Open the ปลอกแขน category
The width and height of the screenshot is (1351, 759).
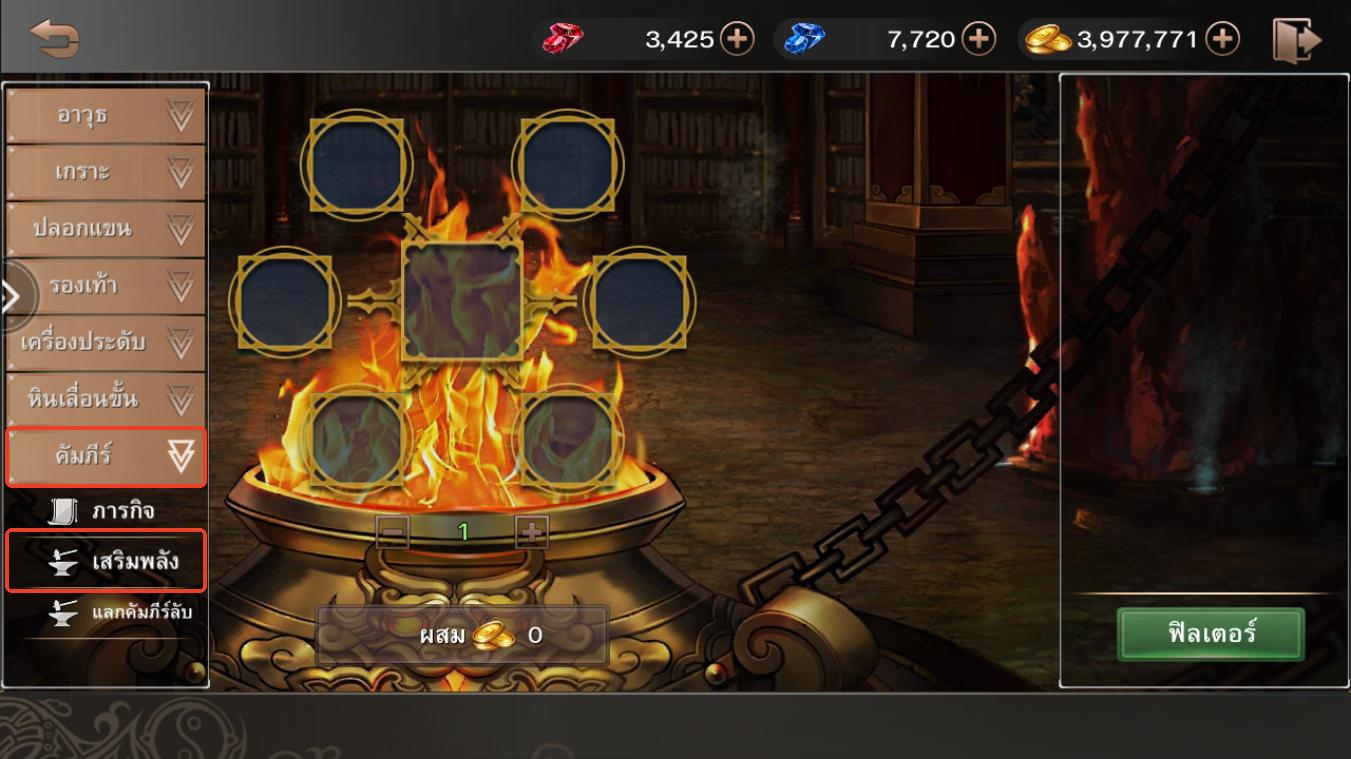(106, 229)
